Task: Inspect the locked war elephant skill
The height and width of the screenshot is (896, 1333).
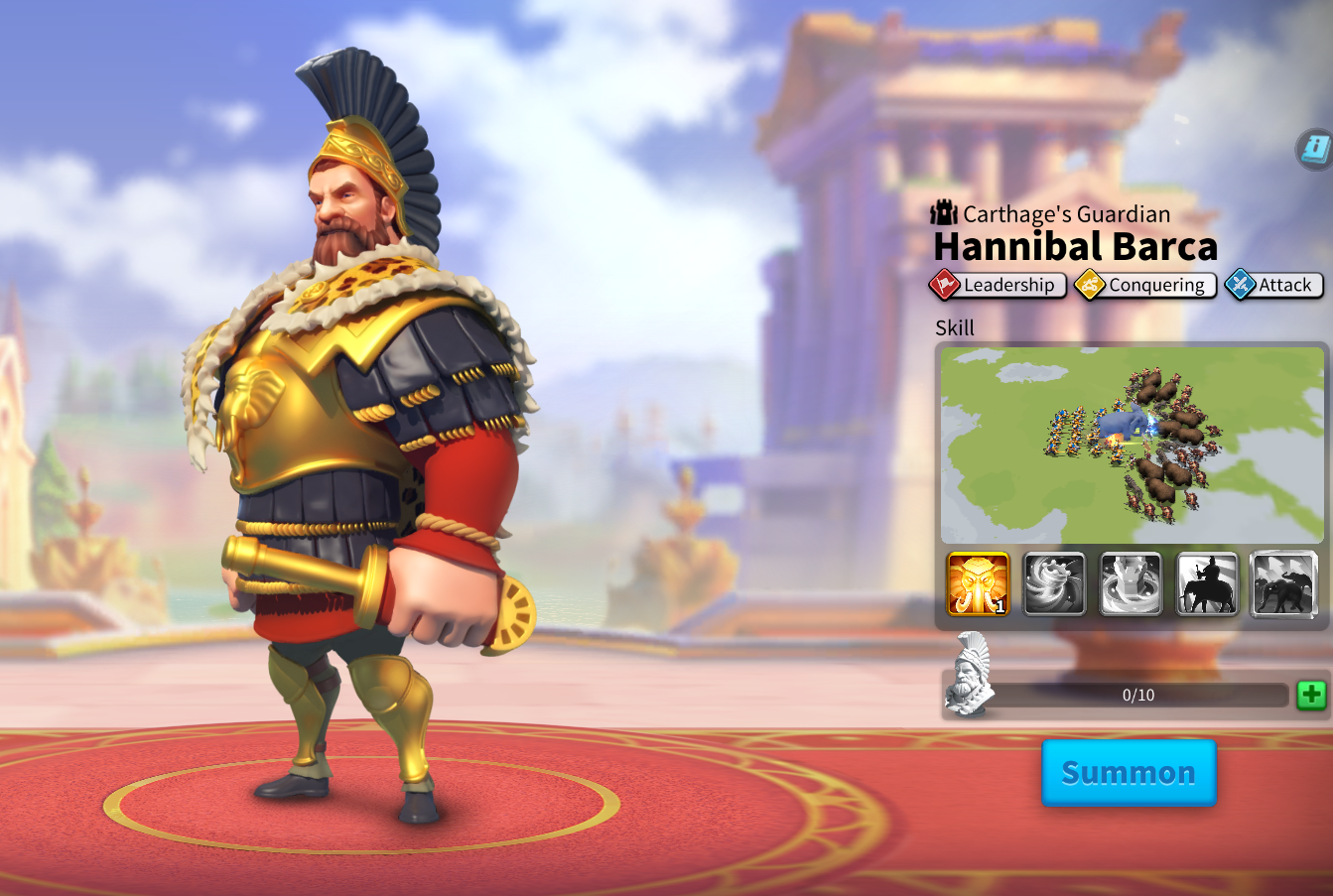Action: click(x=1283, y=584)
